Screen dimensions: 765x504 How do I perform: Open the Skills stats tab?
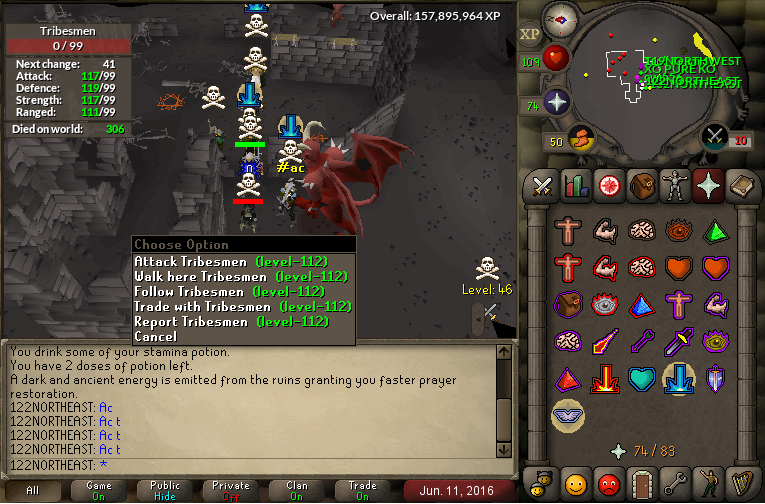pyautogui.click(x=575, y=185)
